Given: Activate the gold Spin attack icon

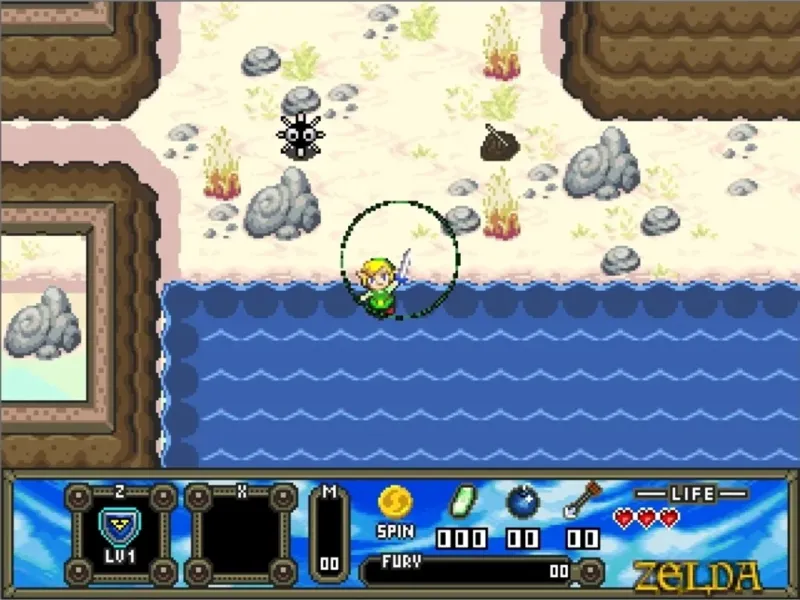Looking at the screenshot, I should point(395,501).
